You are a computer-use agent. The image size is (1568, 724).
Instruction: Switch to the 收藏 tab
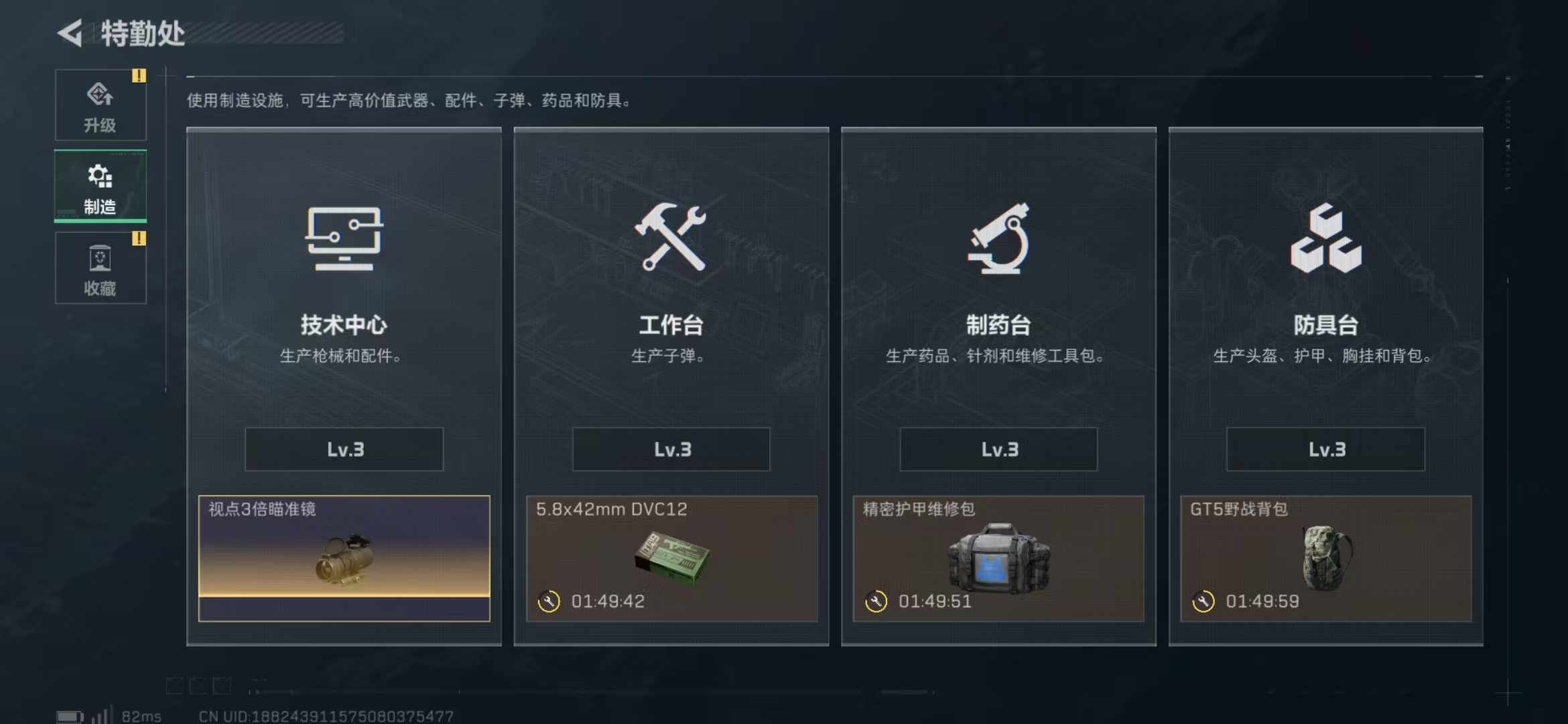[101, 268]
